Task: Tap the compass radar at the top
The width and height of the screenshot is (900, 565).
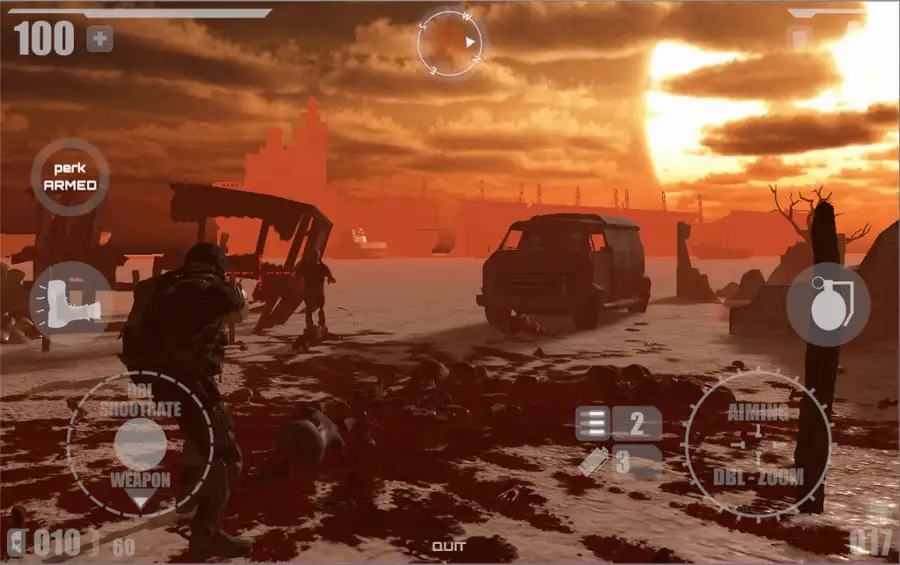Action: click(x=450, y=43)
